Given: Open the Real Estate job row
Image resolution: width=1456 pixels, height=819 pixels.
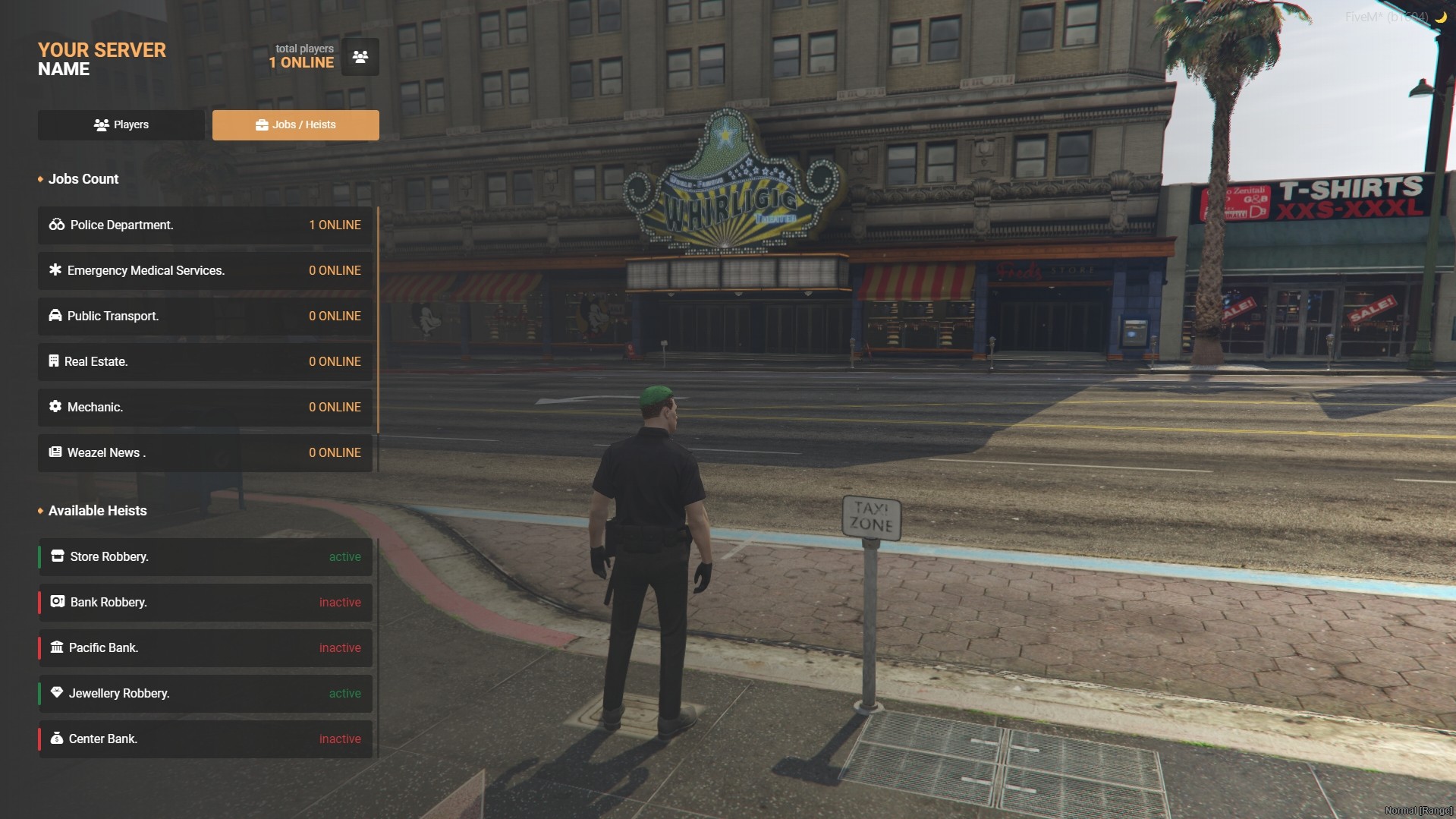Looking at the screenshot, I should click(205, 362).
